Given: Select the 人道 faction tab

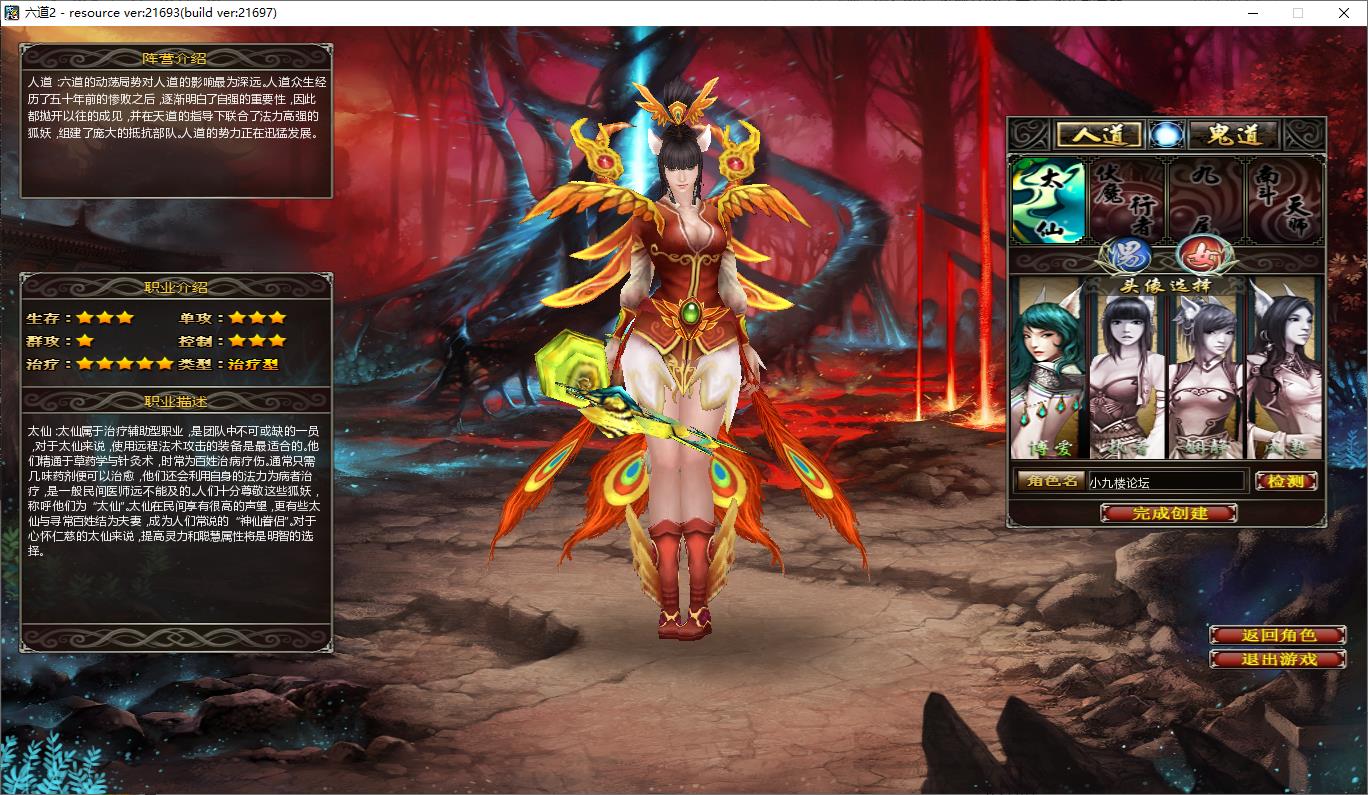Looking at the screenshot, I should pyautogui.click(x=1097, y=134).
